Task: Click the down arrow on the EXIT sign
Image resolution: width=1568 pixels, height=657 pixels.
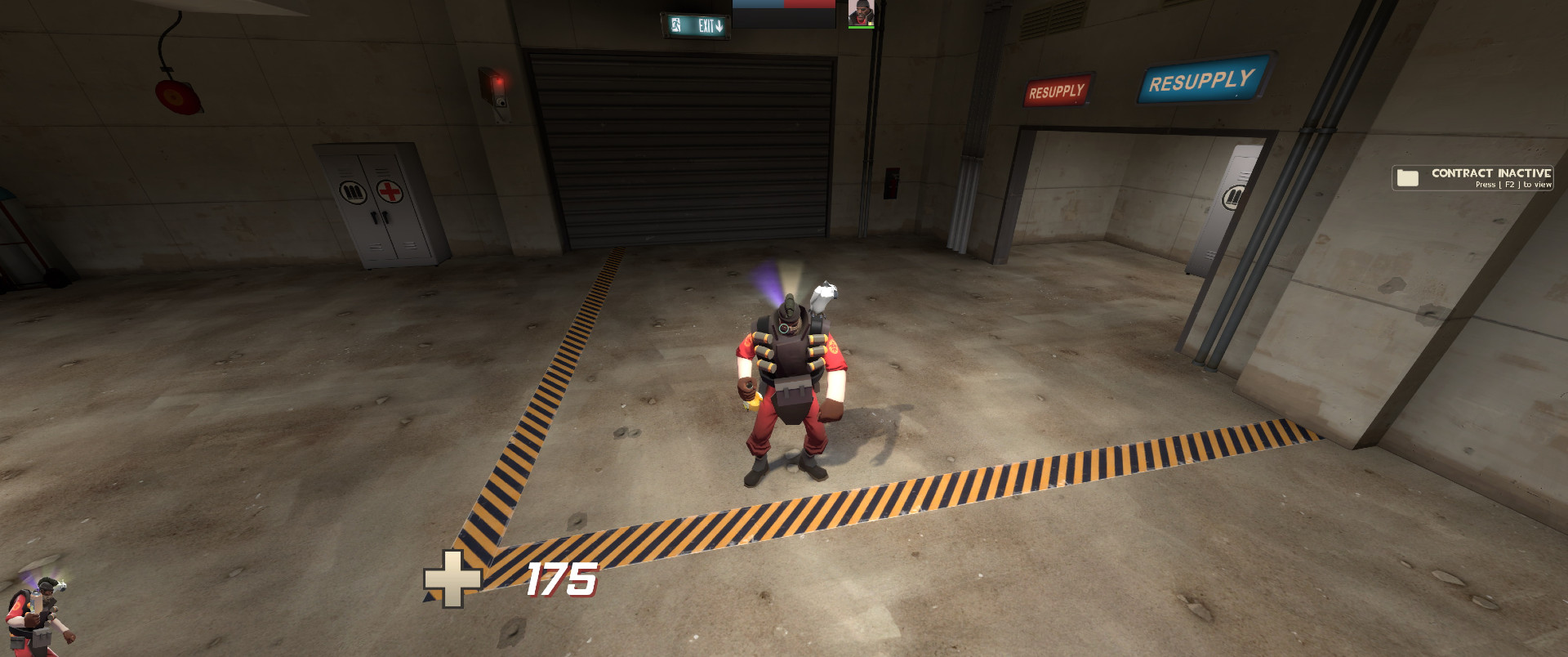Action: pos(719,26)
